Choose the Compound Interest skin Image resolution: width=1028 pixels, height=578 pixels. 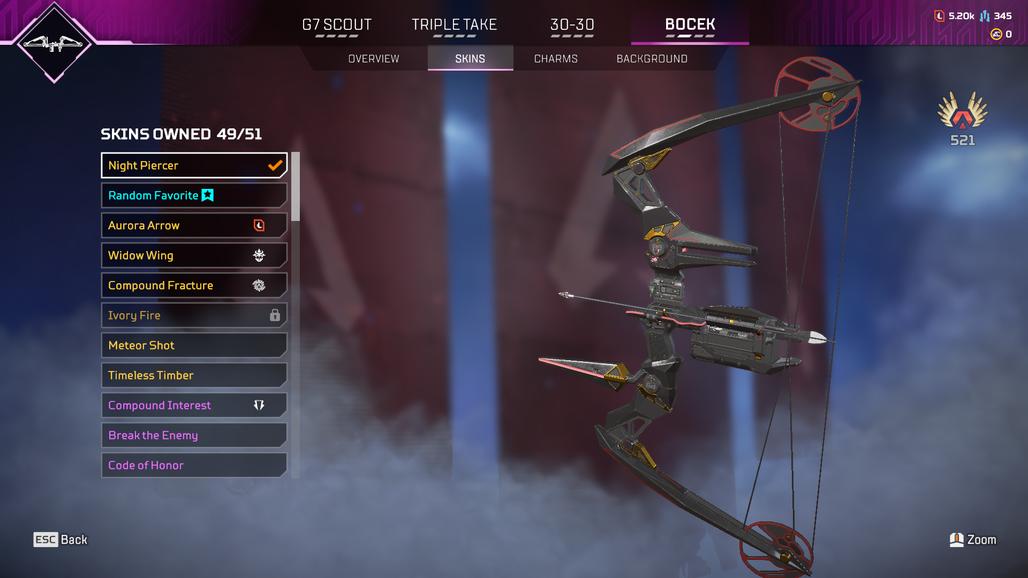(x=194, y=406)
